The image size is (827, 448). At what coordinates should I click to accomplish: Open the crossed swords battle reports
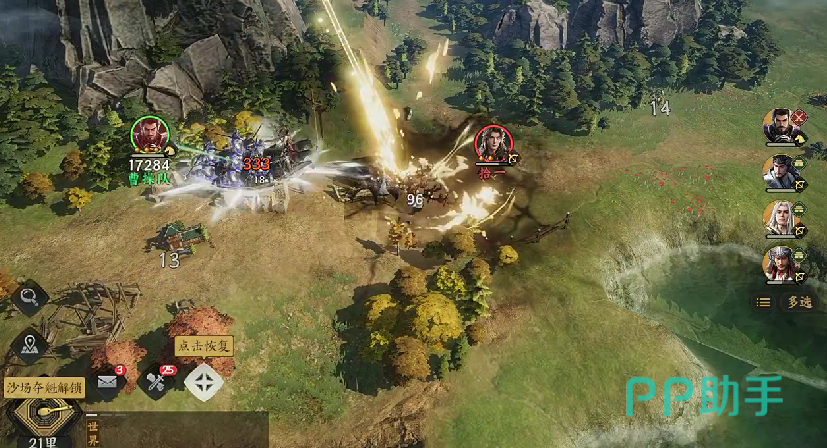[157, 381]
